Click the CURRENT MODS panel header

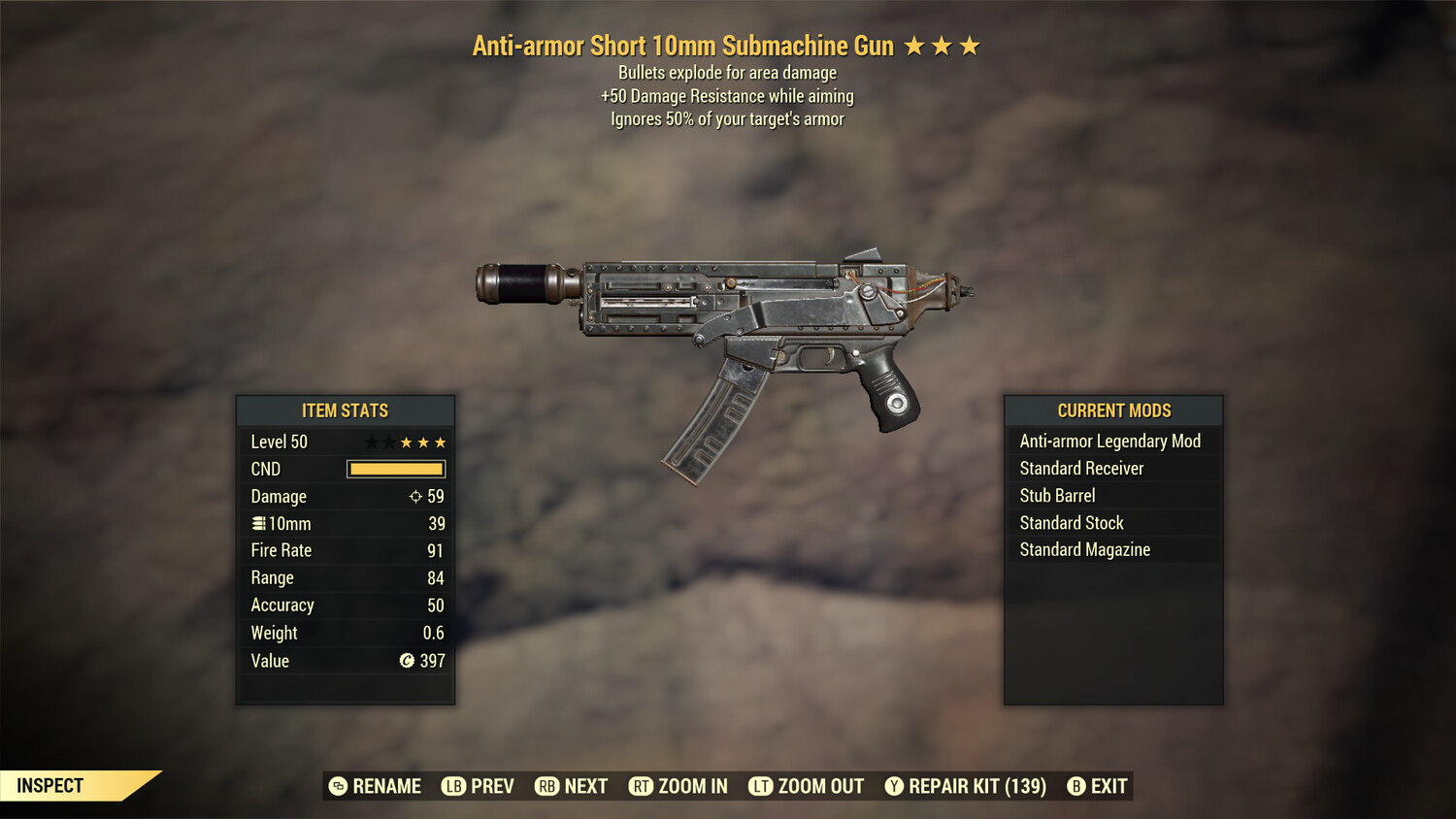click(1112, 410)
